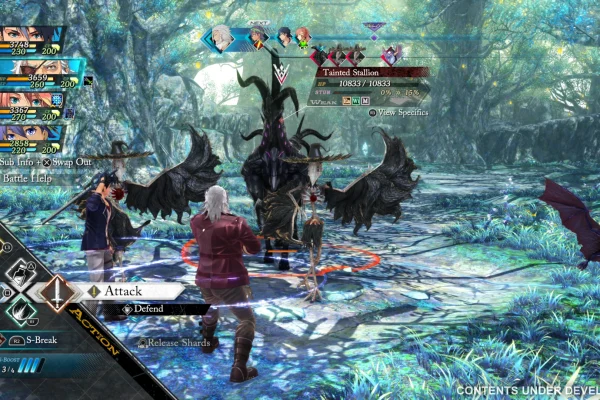Select the Attack command
600x400 pixels.
(124, 290)
